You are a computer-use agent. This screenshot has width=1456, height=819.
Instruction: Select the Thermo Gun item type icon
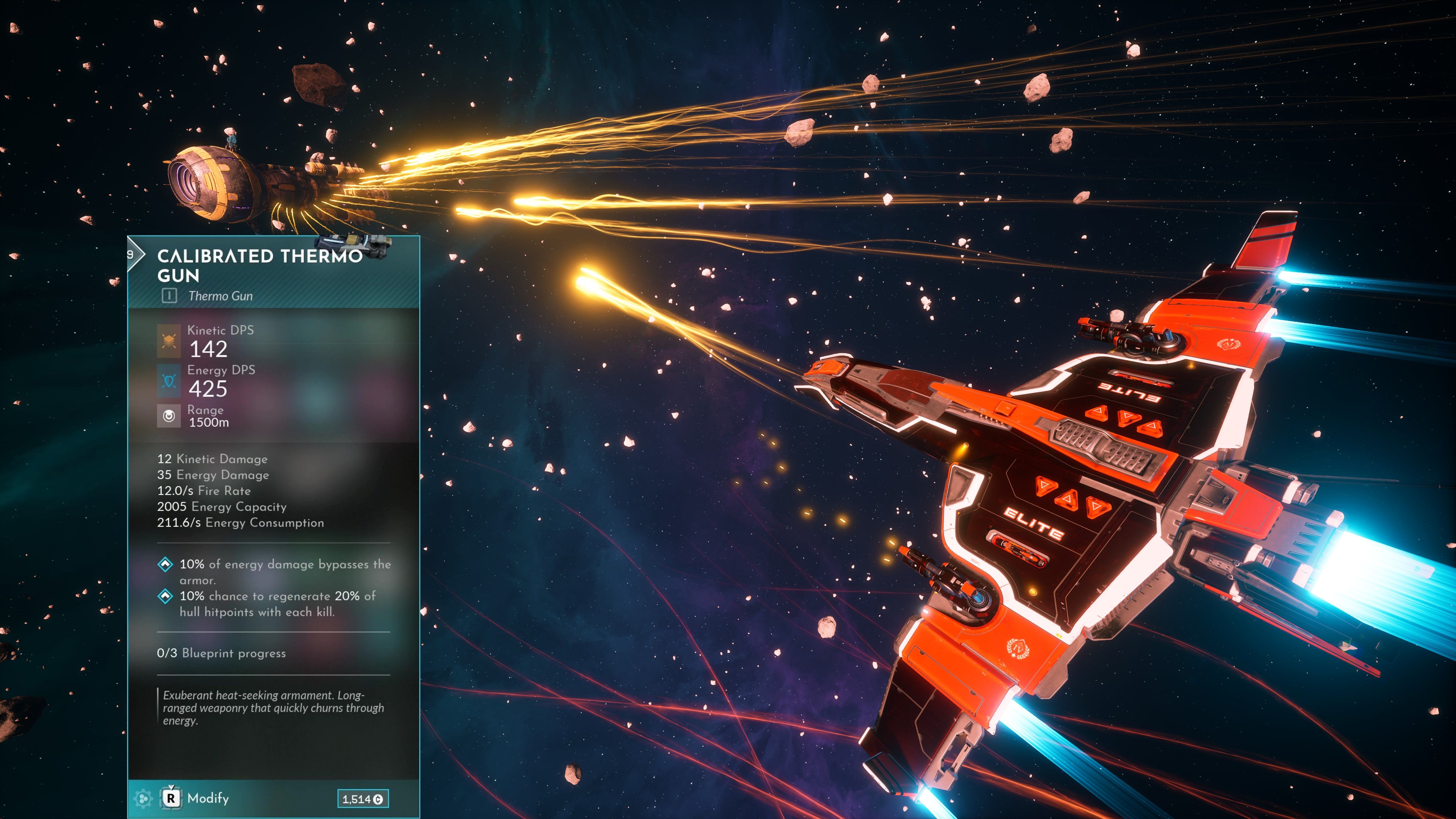tap(169, 296)
